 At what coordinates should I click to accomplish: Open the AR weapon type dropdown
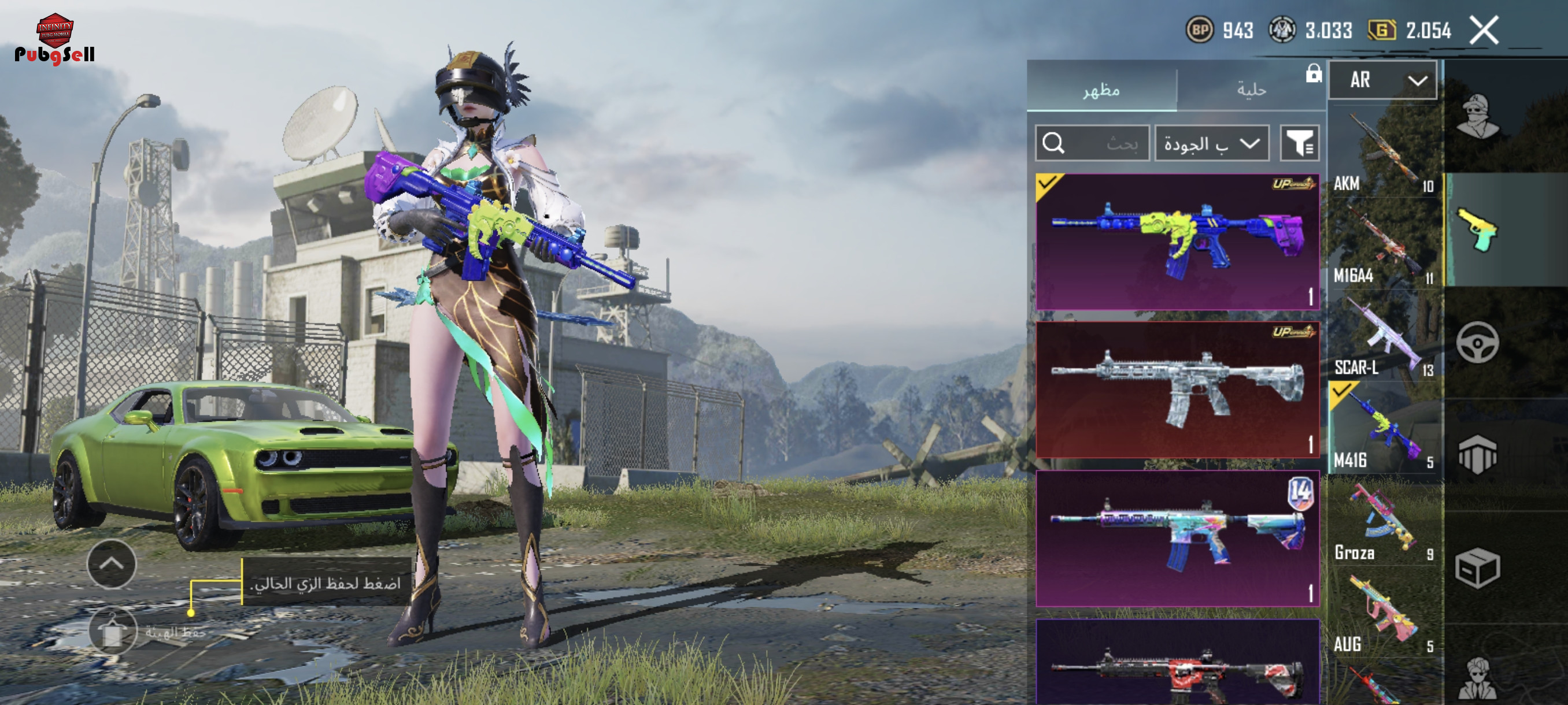point(1382,80)
